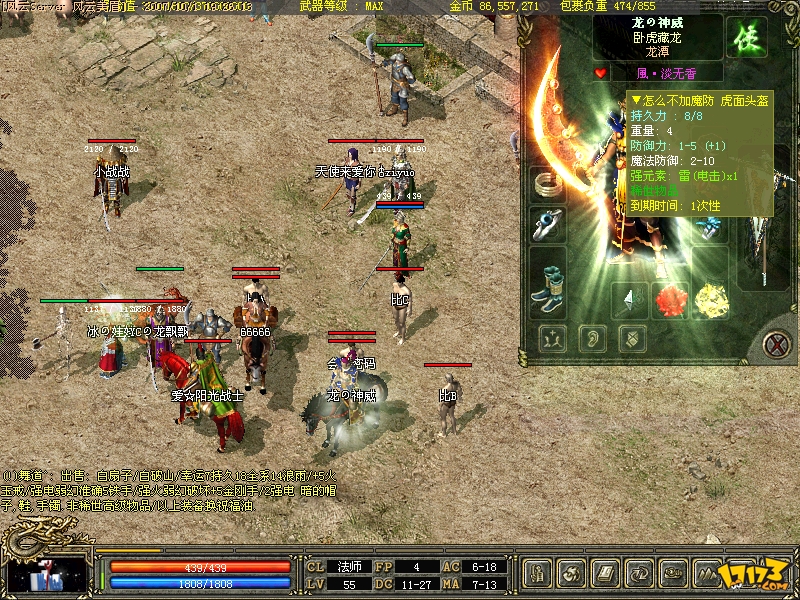
Task: Close the character equipment panel
Action: pyautogui.click(x=776, y=345)
